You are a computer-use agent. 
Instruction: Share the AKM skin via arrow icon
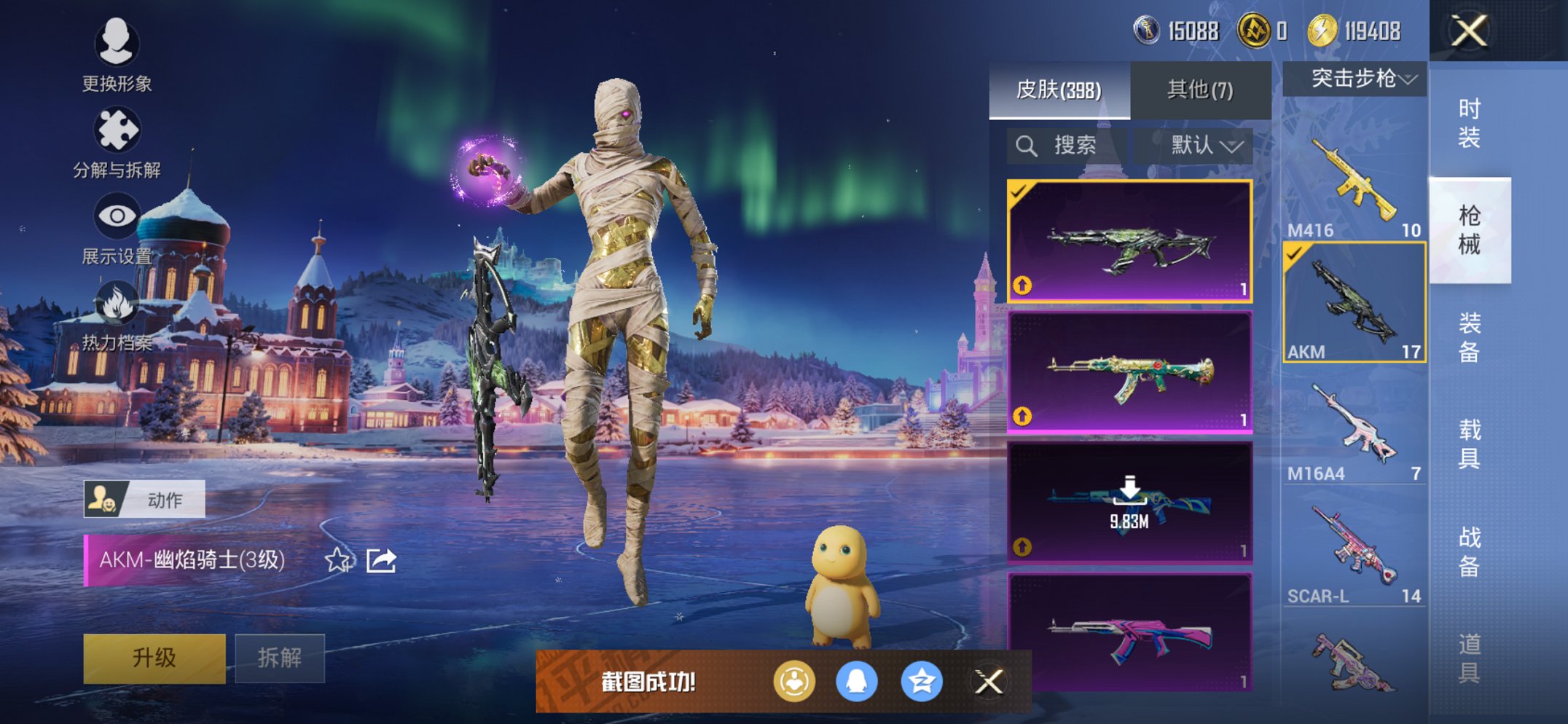click(381, 560)
